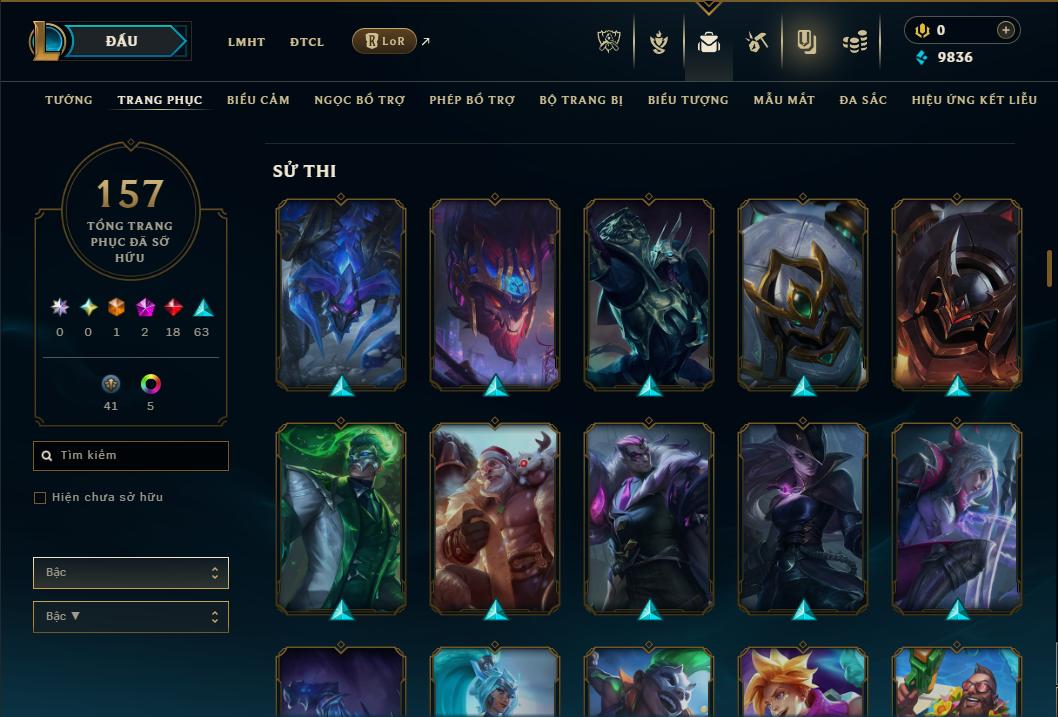The width and height of the screenshot is (1058, 717).
Task: View the MẪU MẮT tab
Action: click(x=784, y=100)
